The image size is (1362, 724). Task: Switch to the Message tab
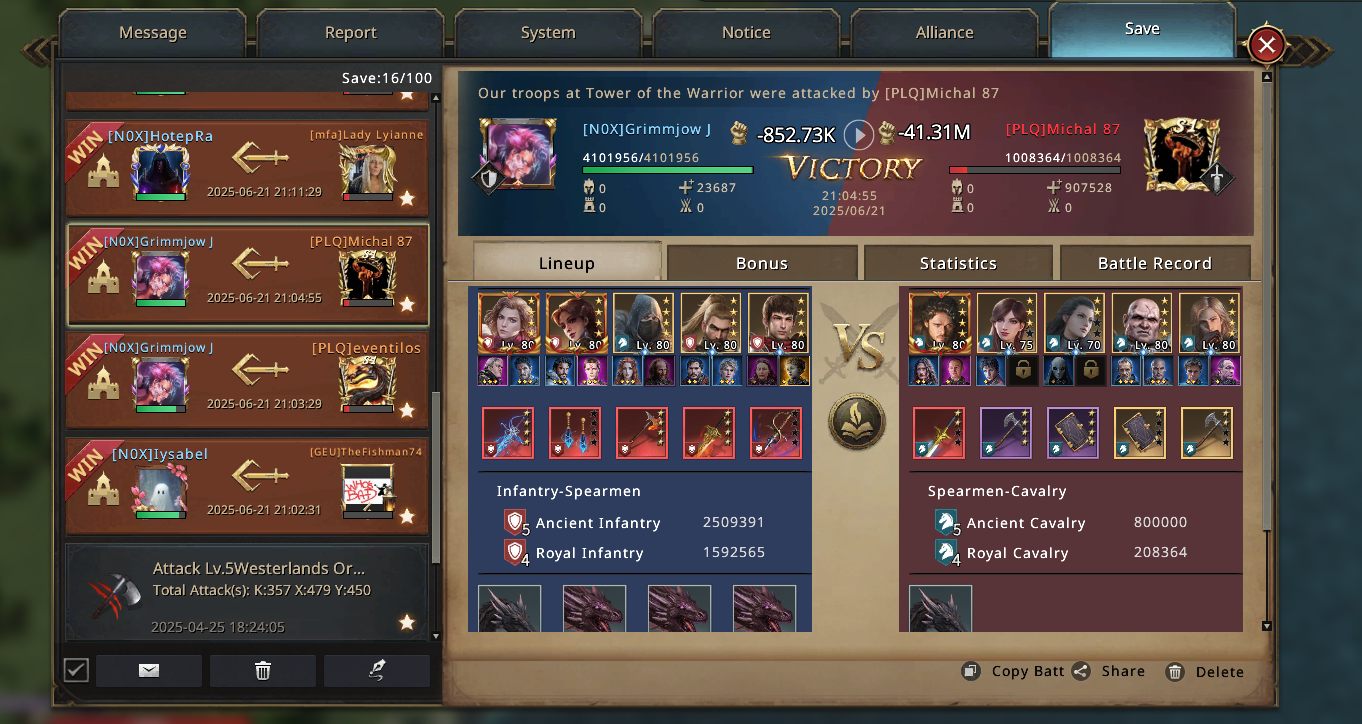point(152,33)
